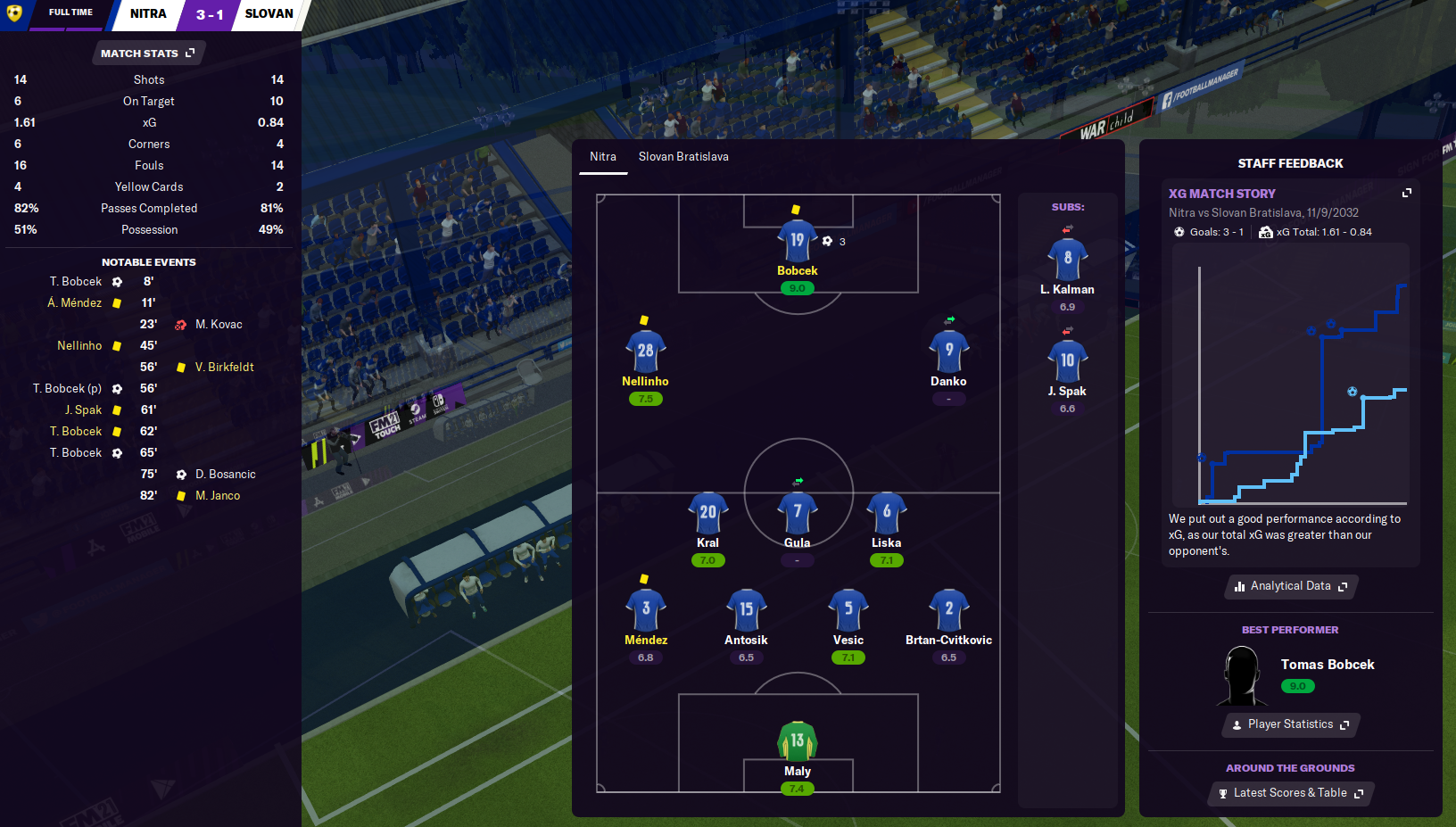Screen dimensions: 1456x827
Task: Select D. Bosancic's 75' goal event
Action: pyautogui.click(x=225, y=475)
